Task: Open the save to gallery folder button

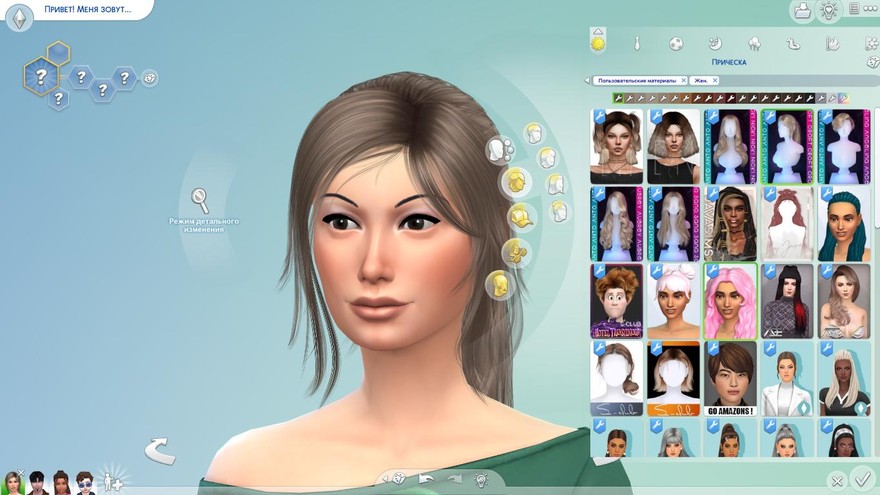Action: [802, 11]
